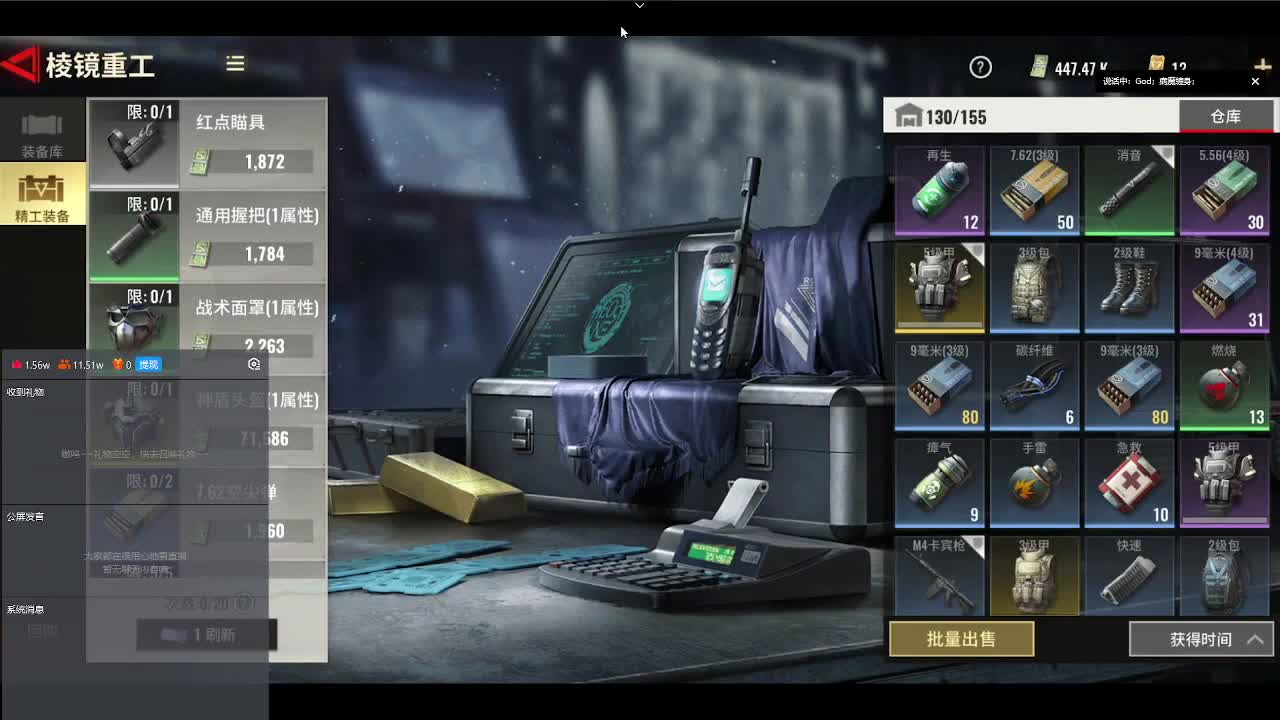
Task: Click the 提现 withdraw button in the overlay
Action: click(x=148, y=364)
